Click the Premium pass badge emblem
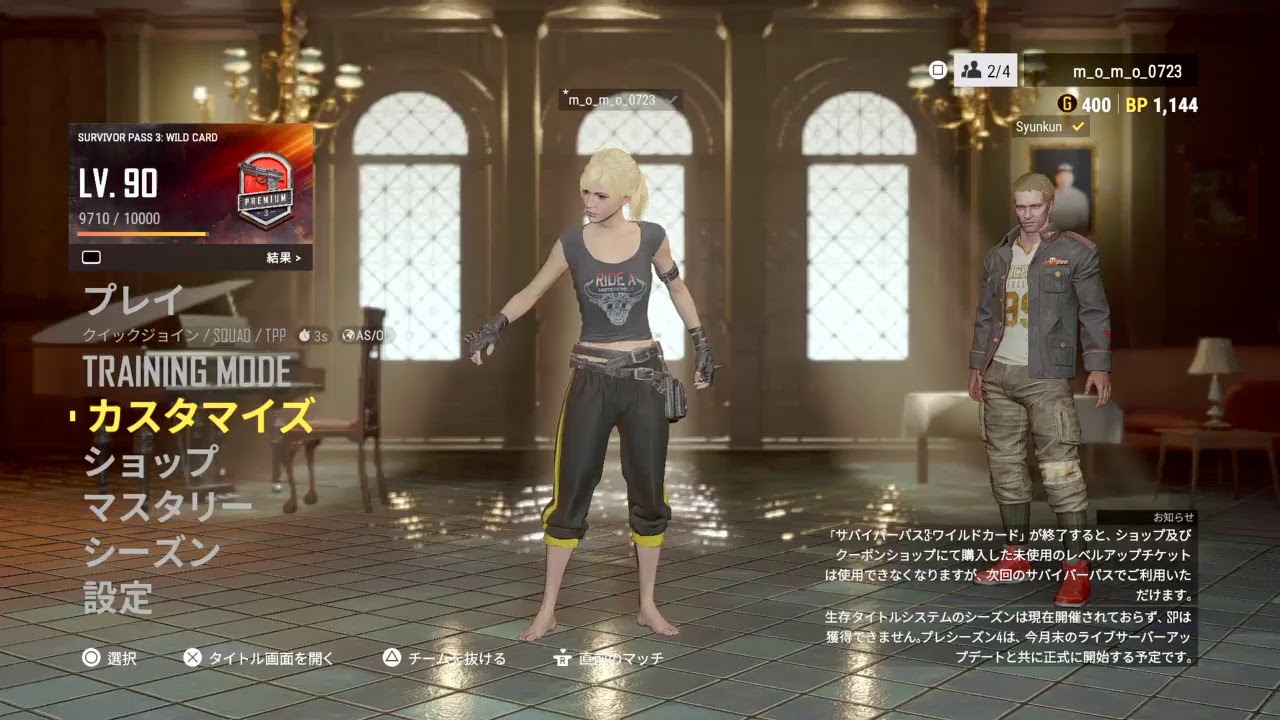Viewport: 1280px width, 720px height. point(263,190)
